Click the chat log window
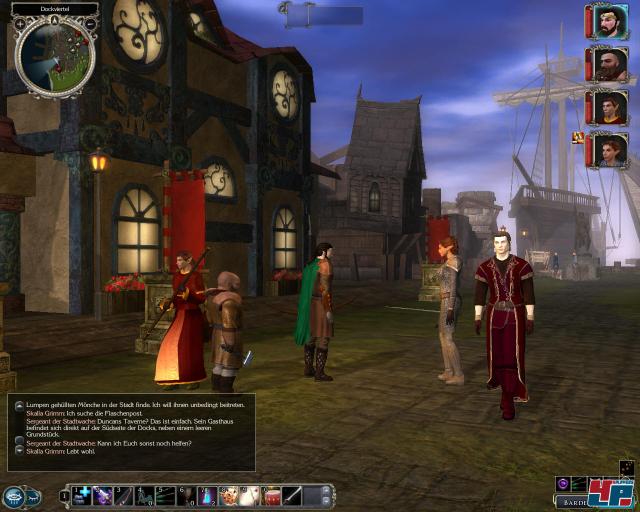 click(130, 432)
